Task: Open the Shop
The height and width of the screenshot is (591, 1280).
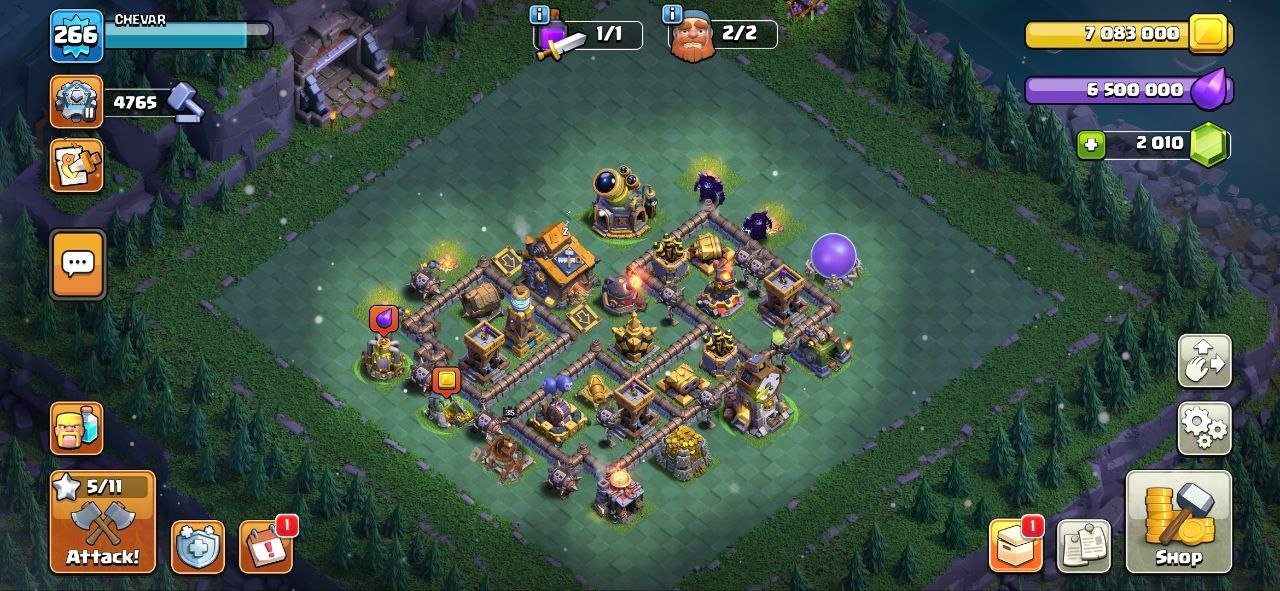Action: click(1178, 521)
